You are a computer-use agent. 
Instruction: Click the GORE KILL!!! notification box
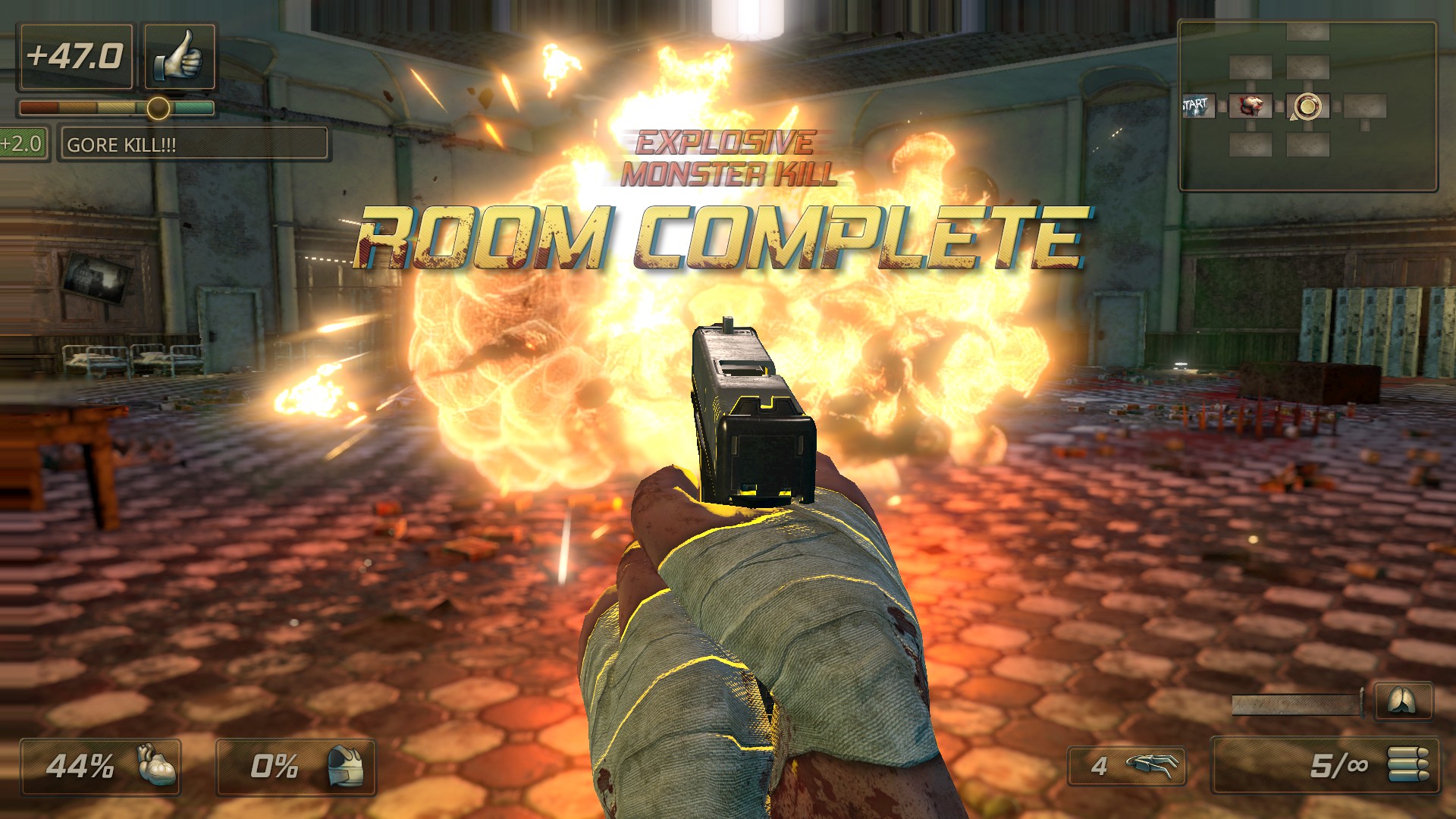[193, 143]
